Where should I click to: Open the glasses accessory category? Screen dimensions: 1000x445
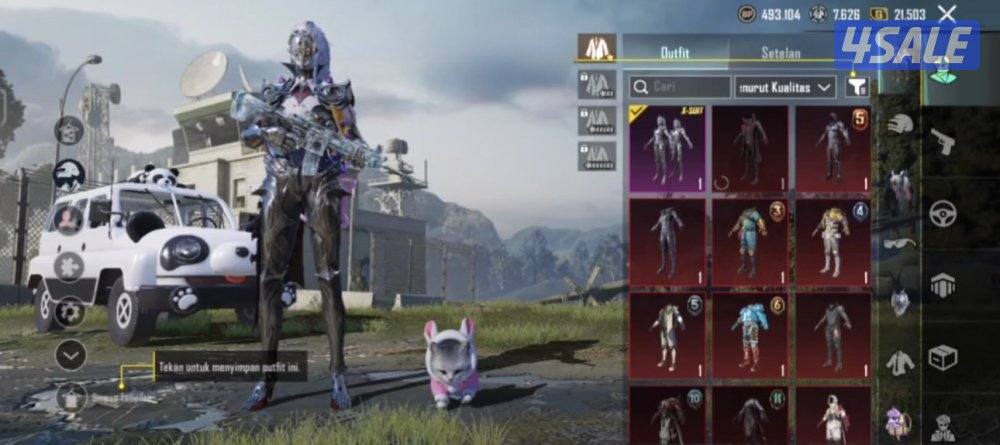tap(900, 243)
